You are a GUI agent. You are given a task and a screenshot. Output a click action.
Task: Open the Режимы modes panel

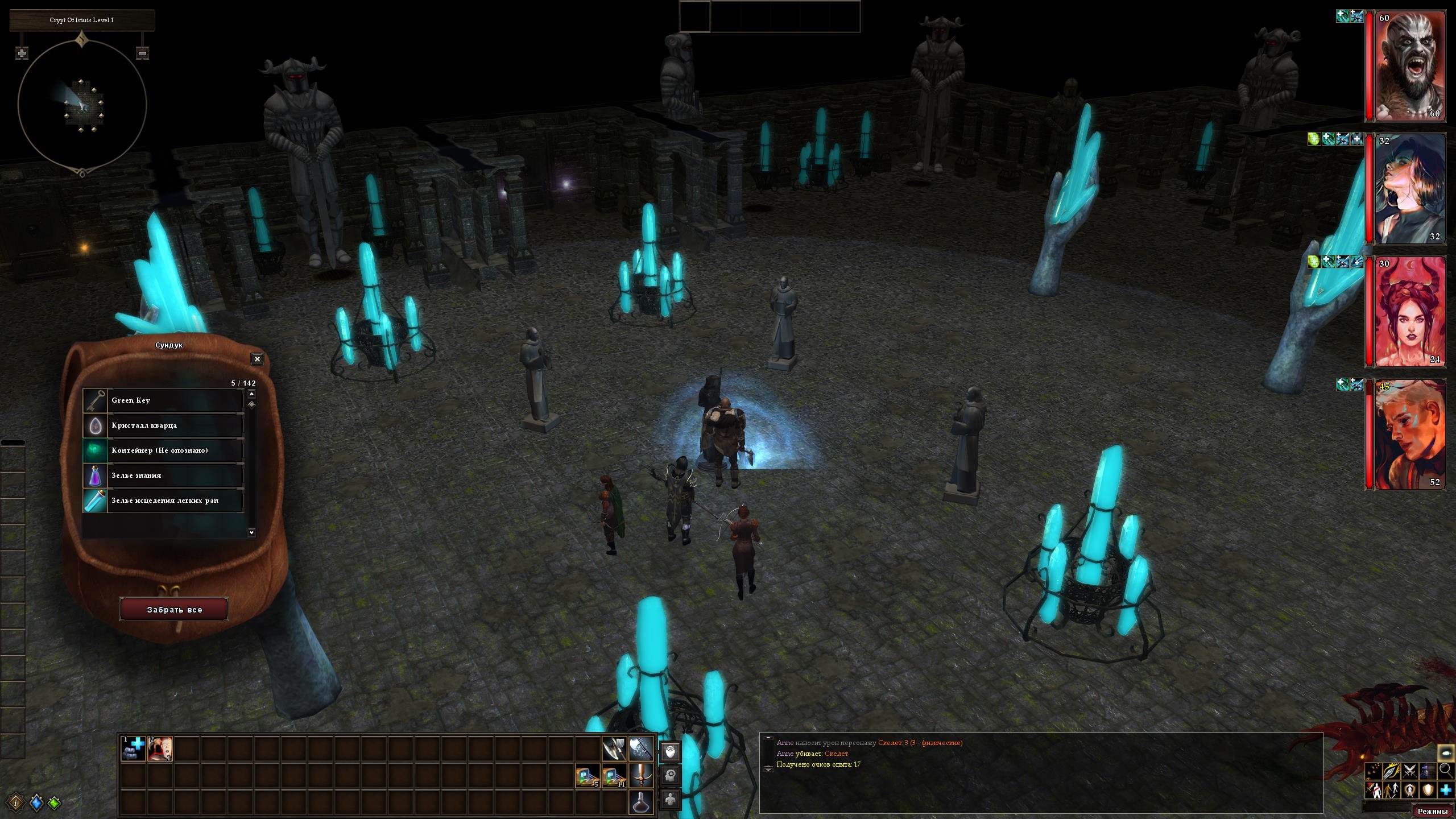[1432, 811]
